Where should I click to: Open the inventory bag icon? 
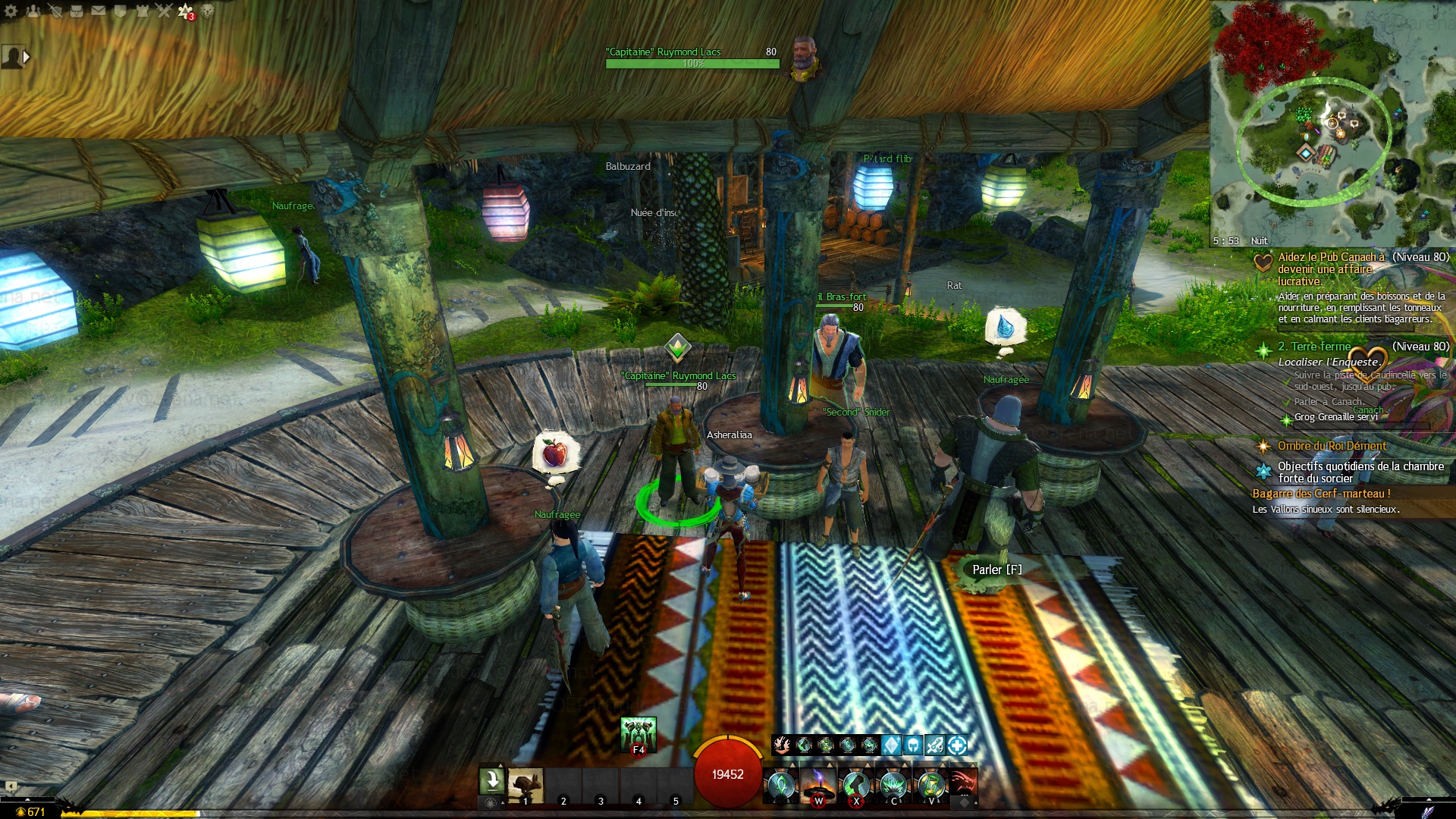click(77, 11)
